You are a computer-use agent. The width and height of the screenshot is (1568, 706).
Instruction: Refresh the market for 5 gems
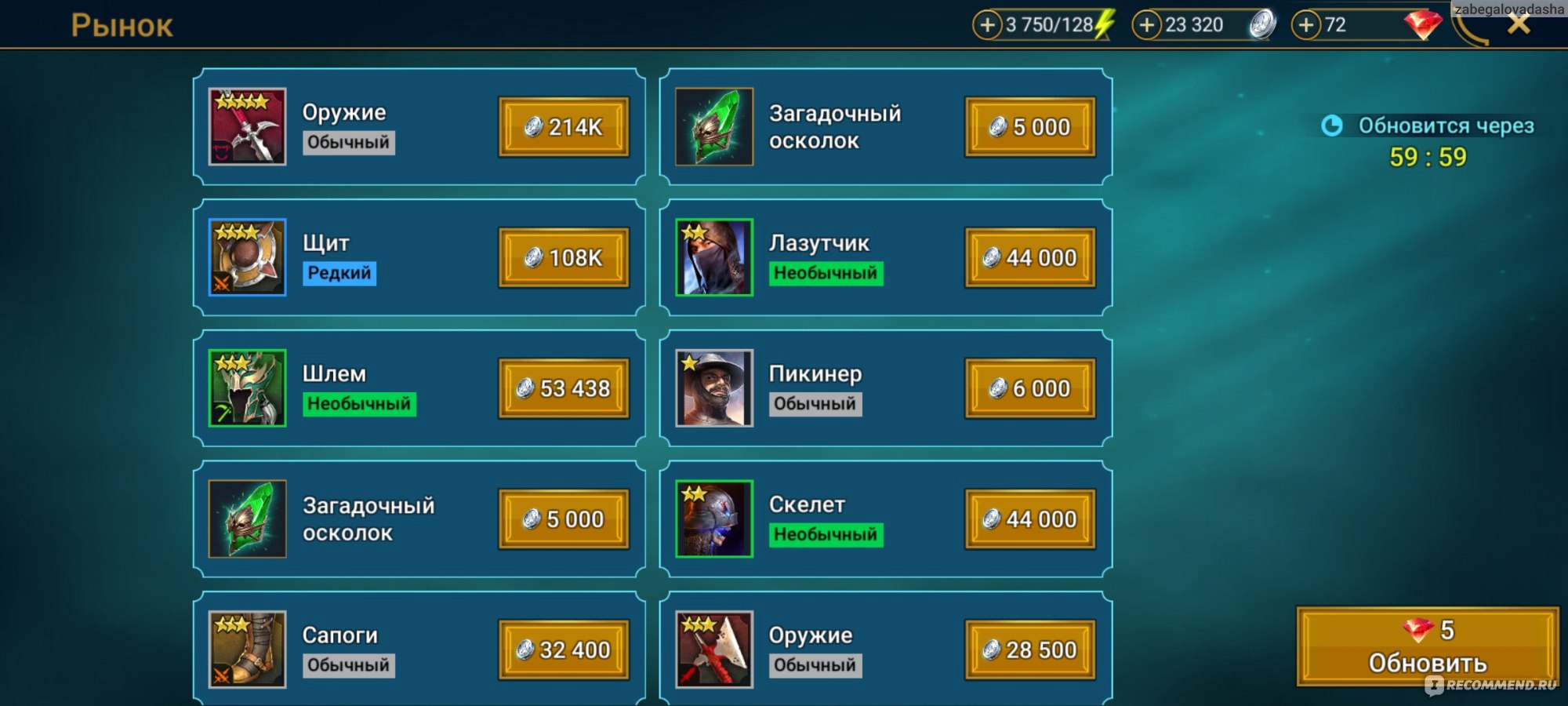coord(1427,646)
